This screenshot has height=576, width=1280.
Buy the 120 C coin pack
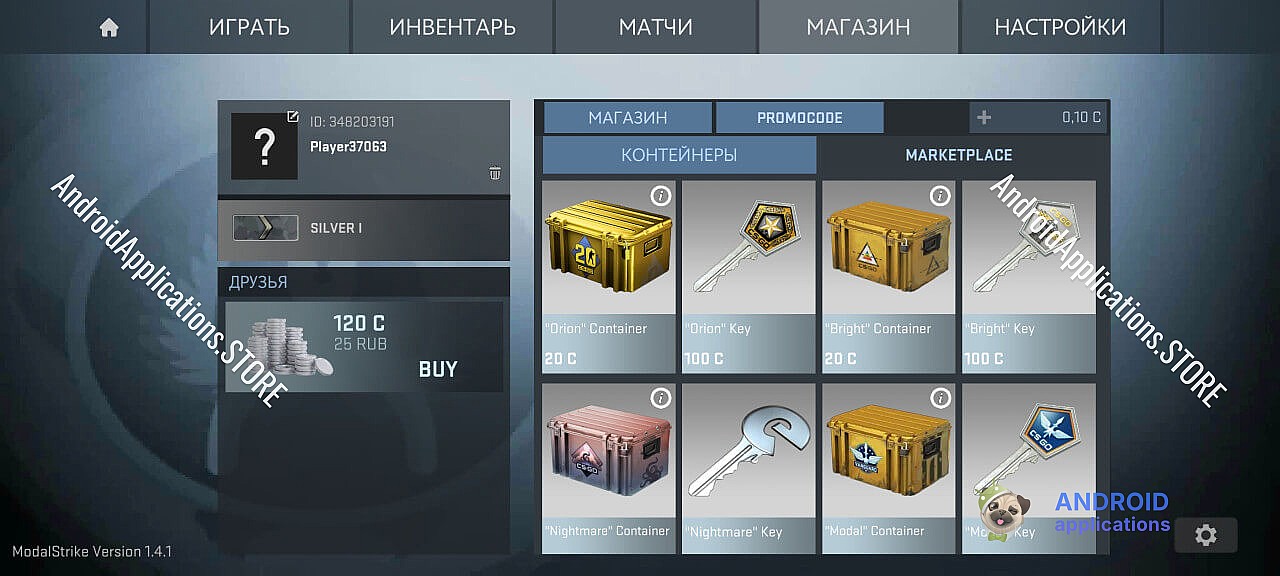coord(438,369)
